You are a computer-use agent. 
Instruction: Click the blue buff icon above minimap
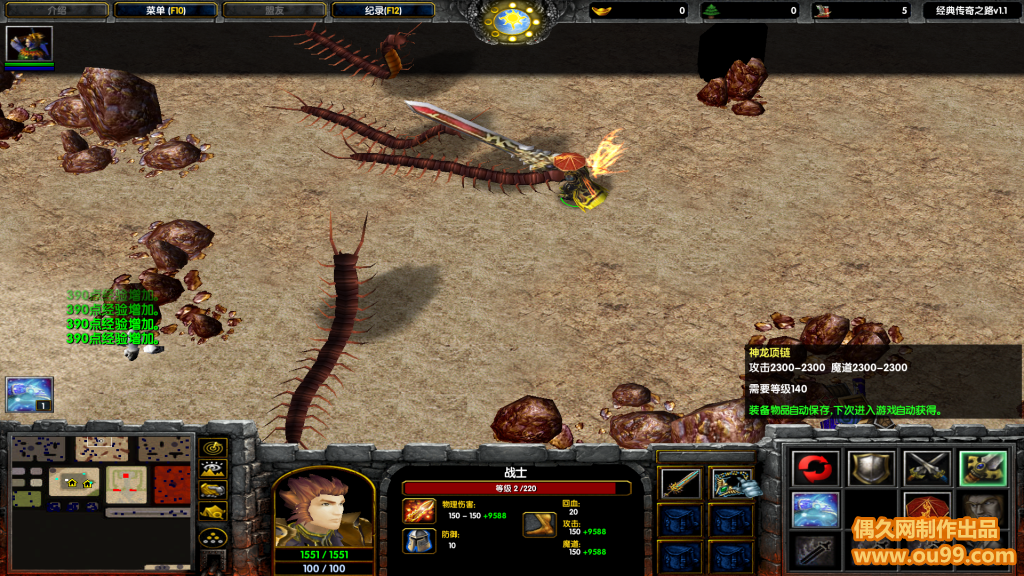pos(29,395)
